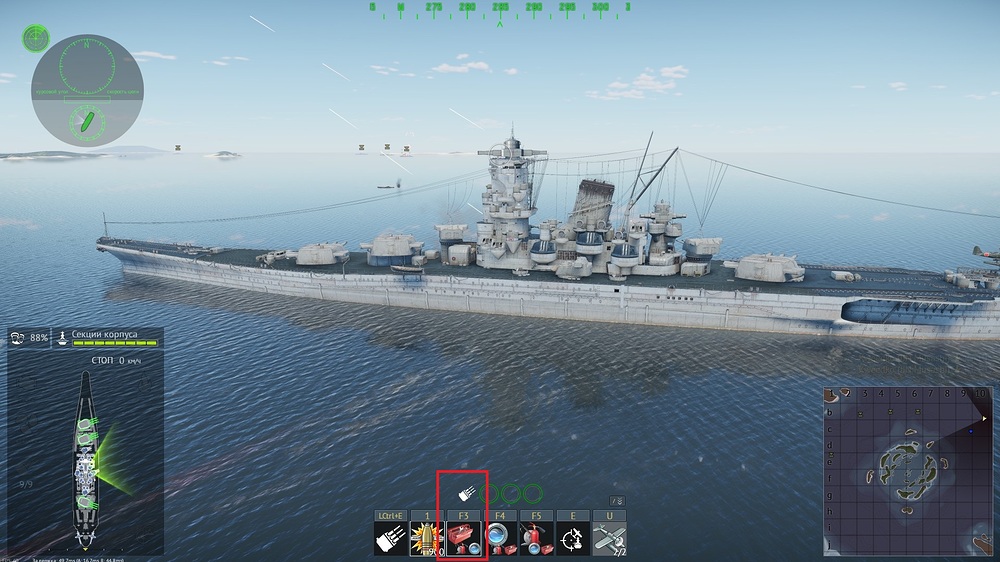The width and height of the screenshot is (1000, 562).
Task: Click the green radar icon
Action: [x=36, y=38]
